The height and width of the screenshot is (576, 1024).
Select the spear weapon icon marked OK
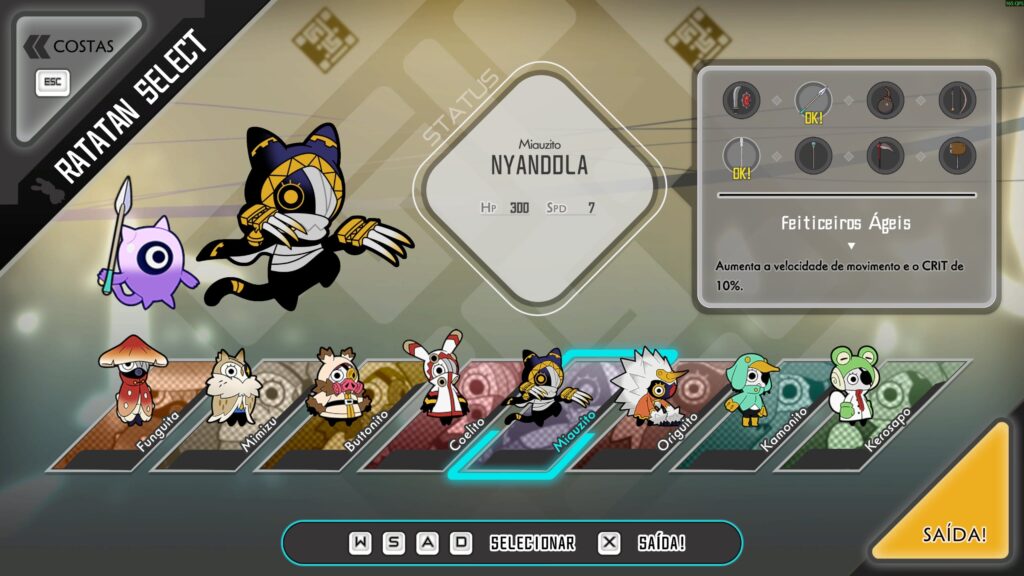click(813, 100)
